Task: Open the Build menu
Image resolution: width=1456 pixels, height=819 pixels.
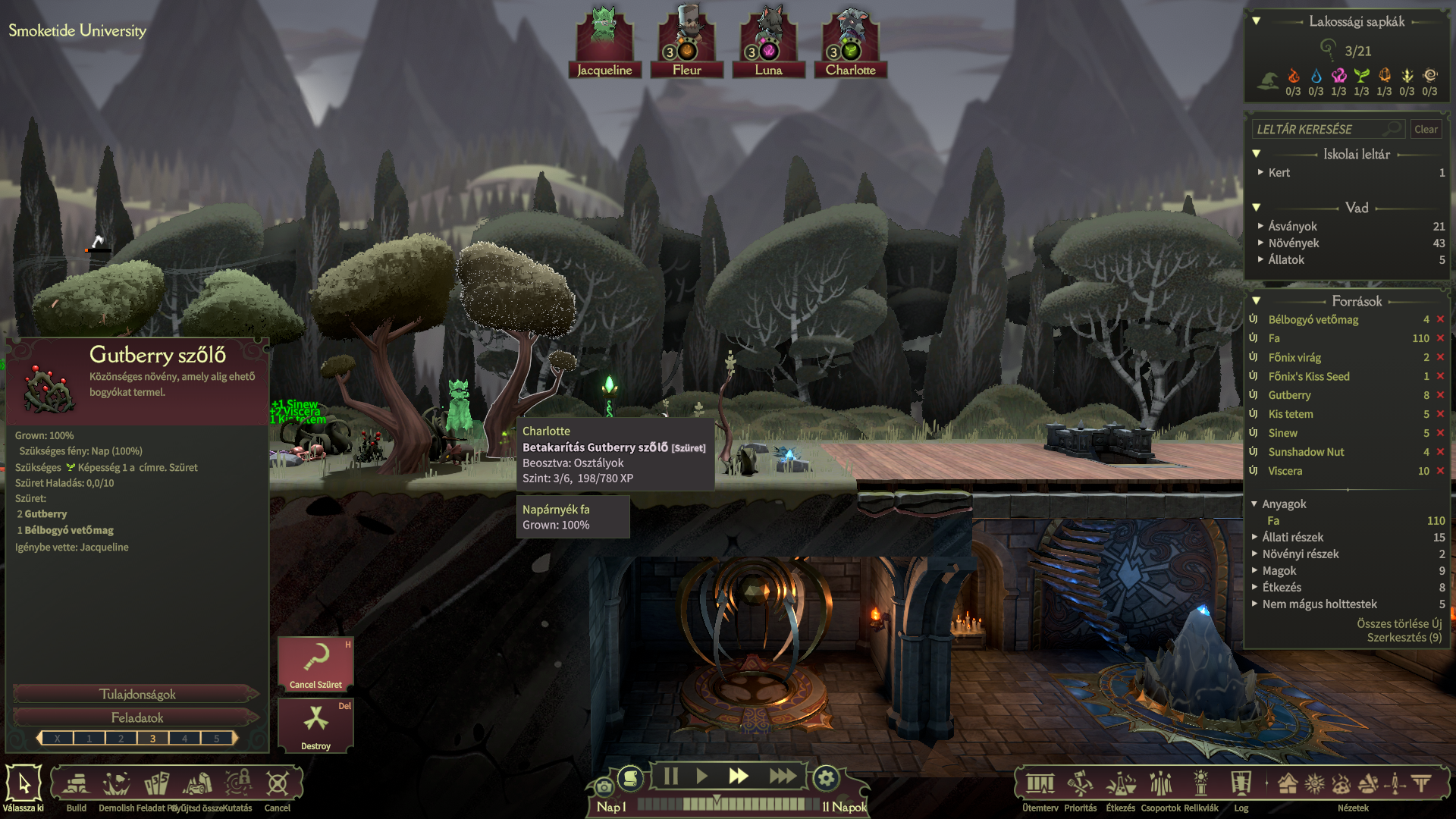Action: point(76,784)
